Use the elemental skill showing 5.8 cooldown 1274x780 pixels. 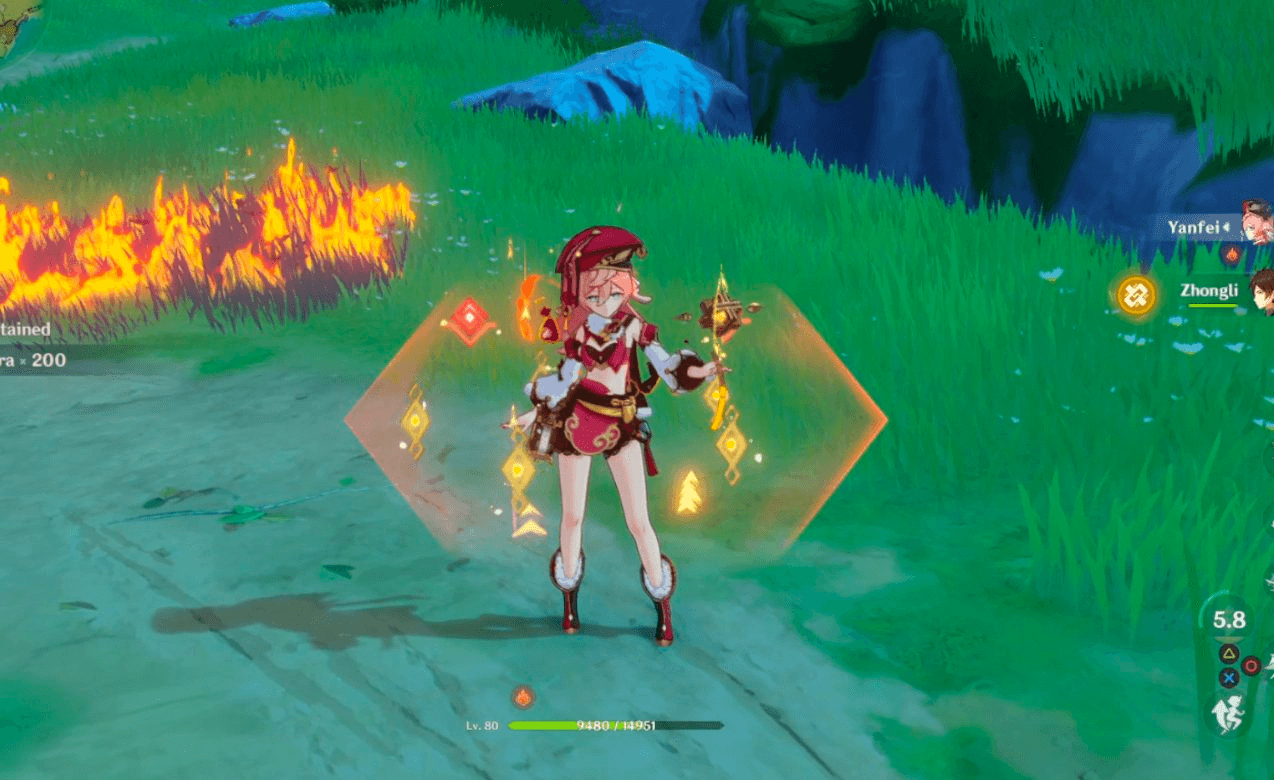[1229, 620]
